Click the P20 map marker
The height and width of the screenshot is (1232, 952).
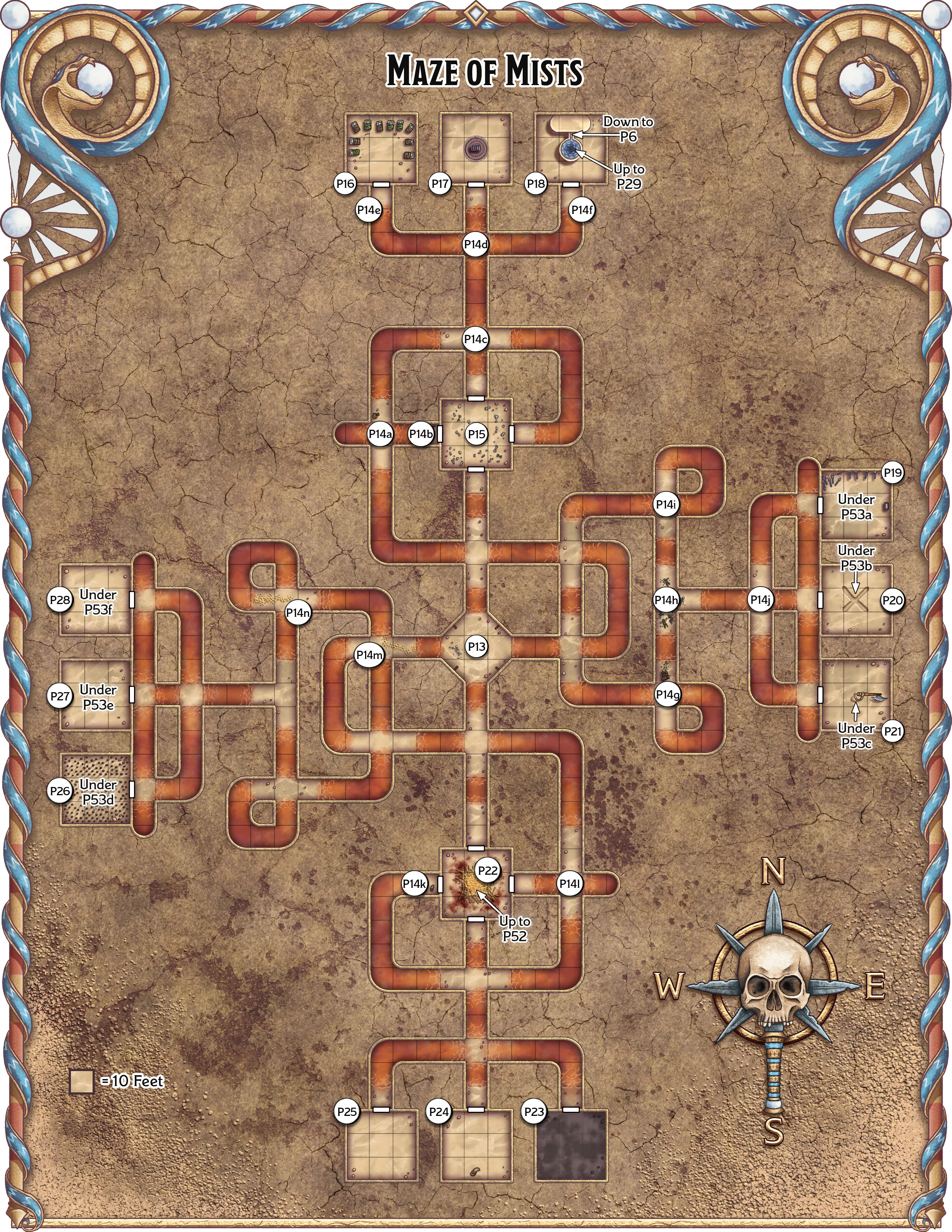[x=892, y=600]
